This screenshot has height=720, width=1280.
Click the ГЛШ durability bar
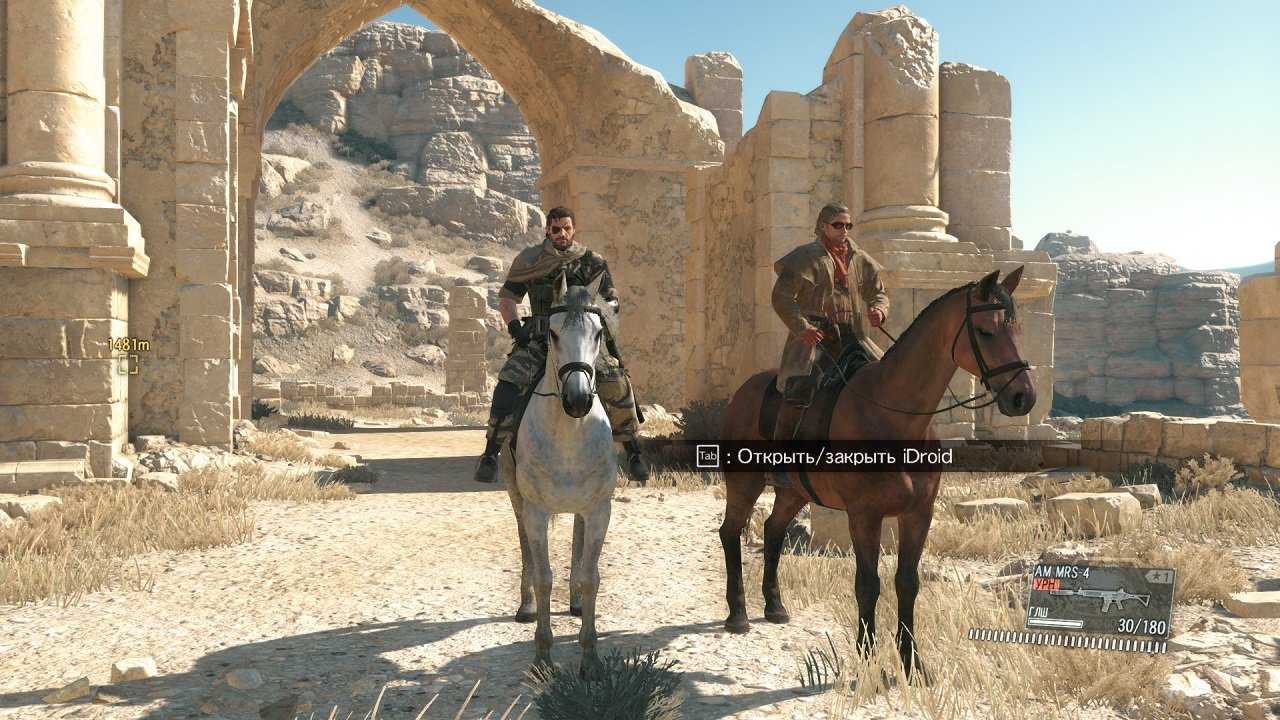point(1054,623)
